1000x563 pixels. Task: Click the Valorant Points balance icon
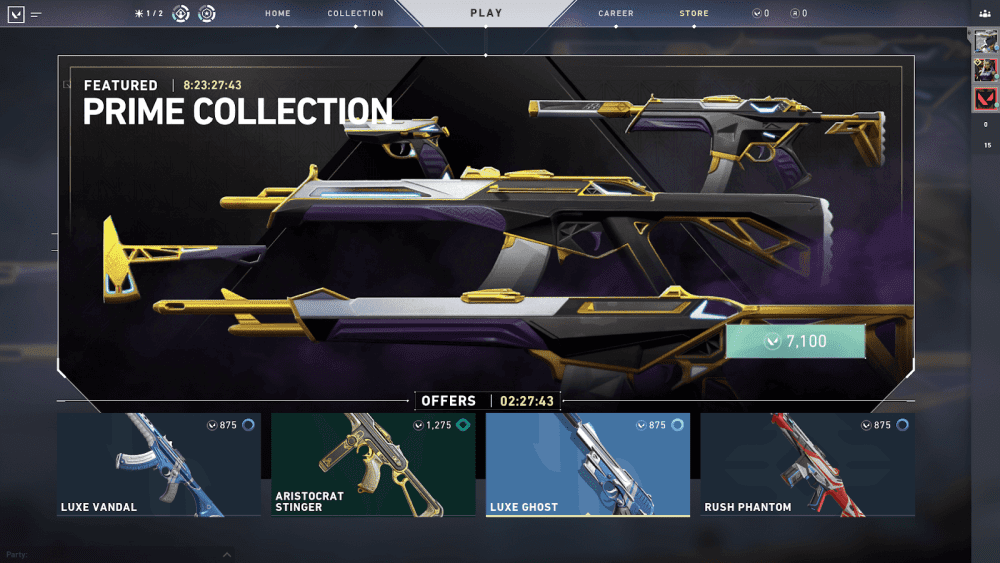pyautogui.click(x=757, y=14)
